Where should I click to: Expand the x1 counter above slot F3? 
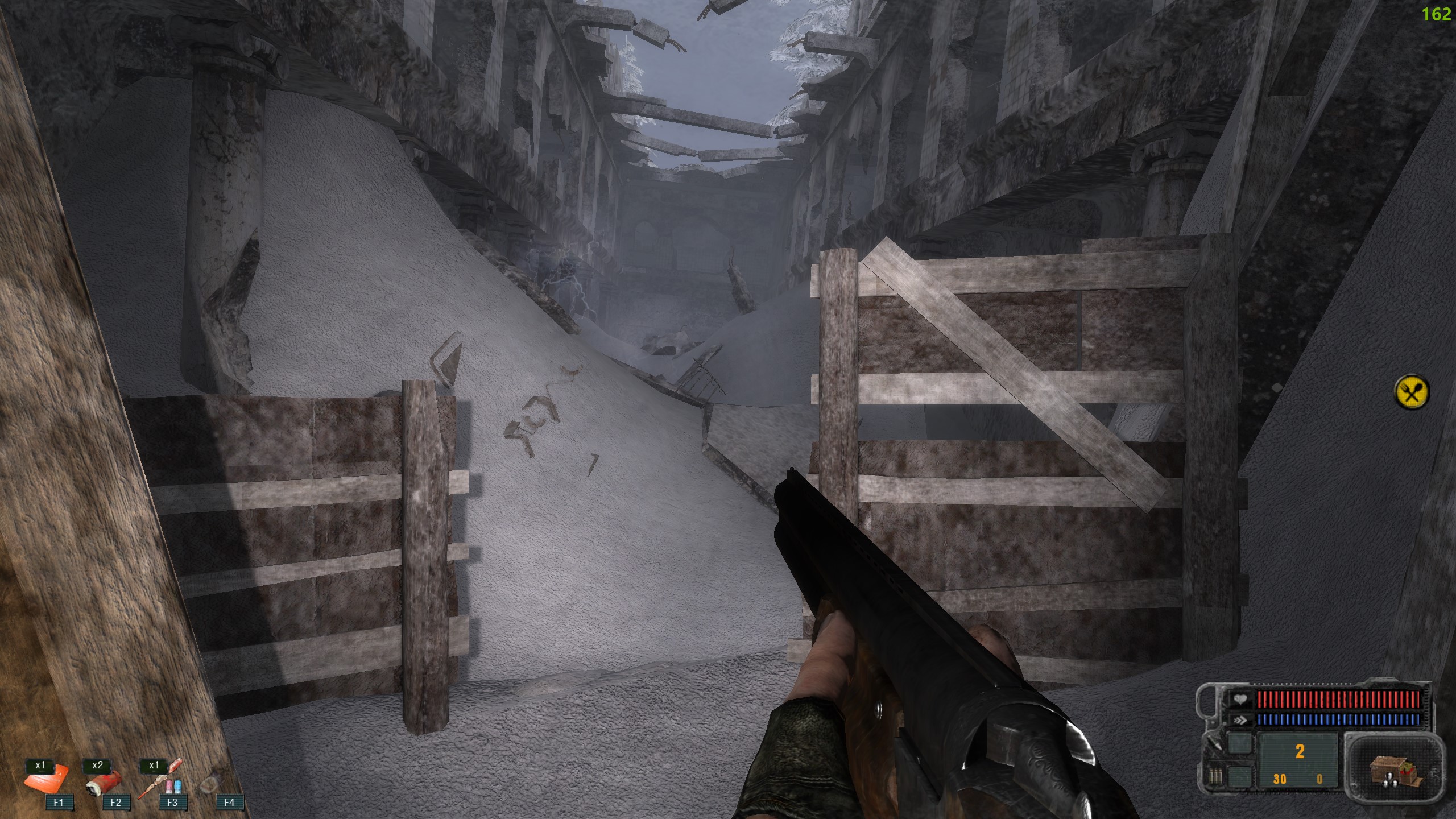click(154, 767)
